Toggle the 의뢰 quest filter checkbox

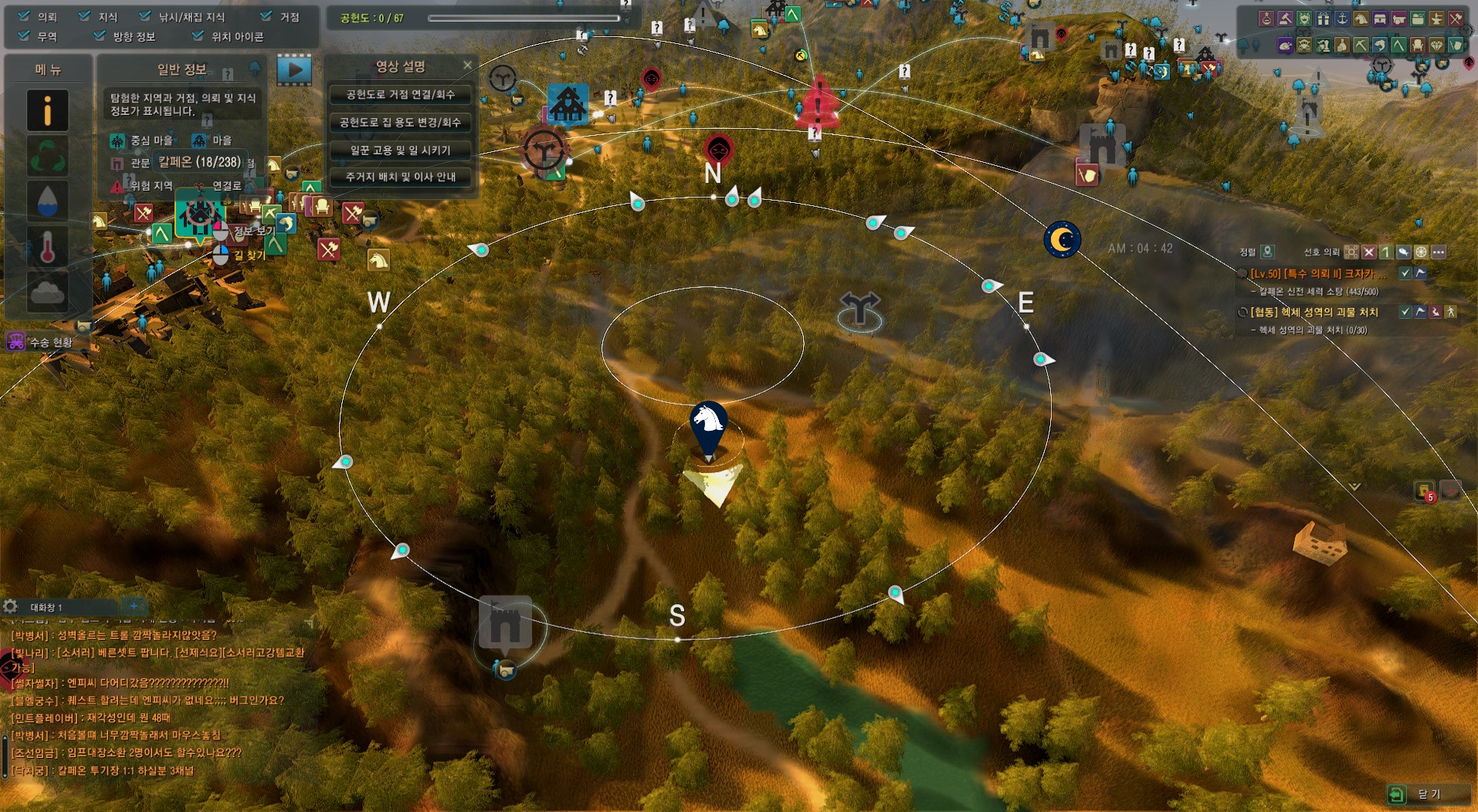pos(24,16)
